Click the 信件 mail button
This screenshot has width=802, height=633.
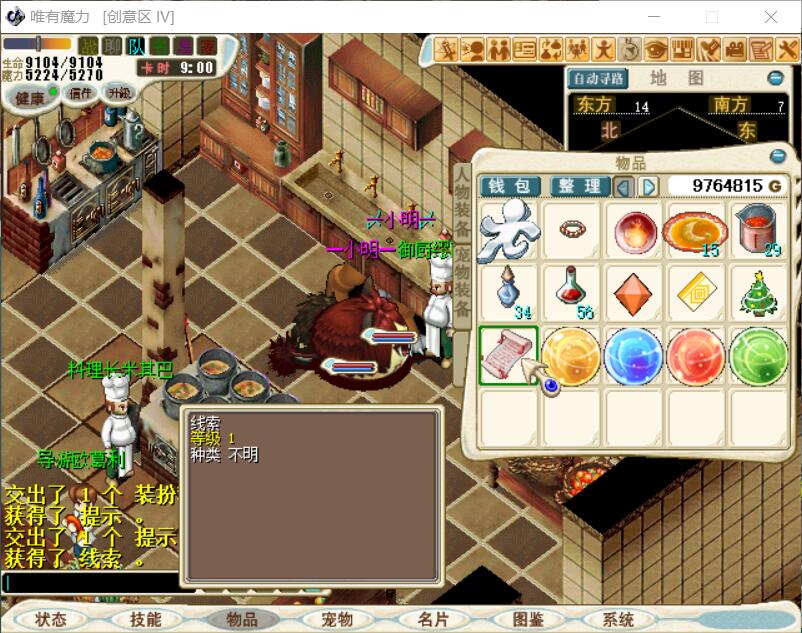coord(81,93)
